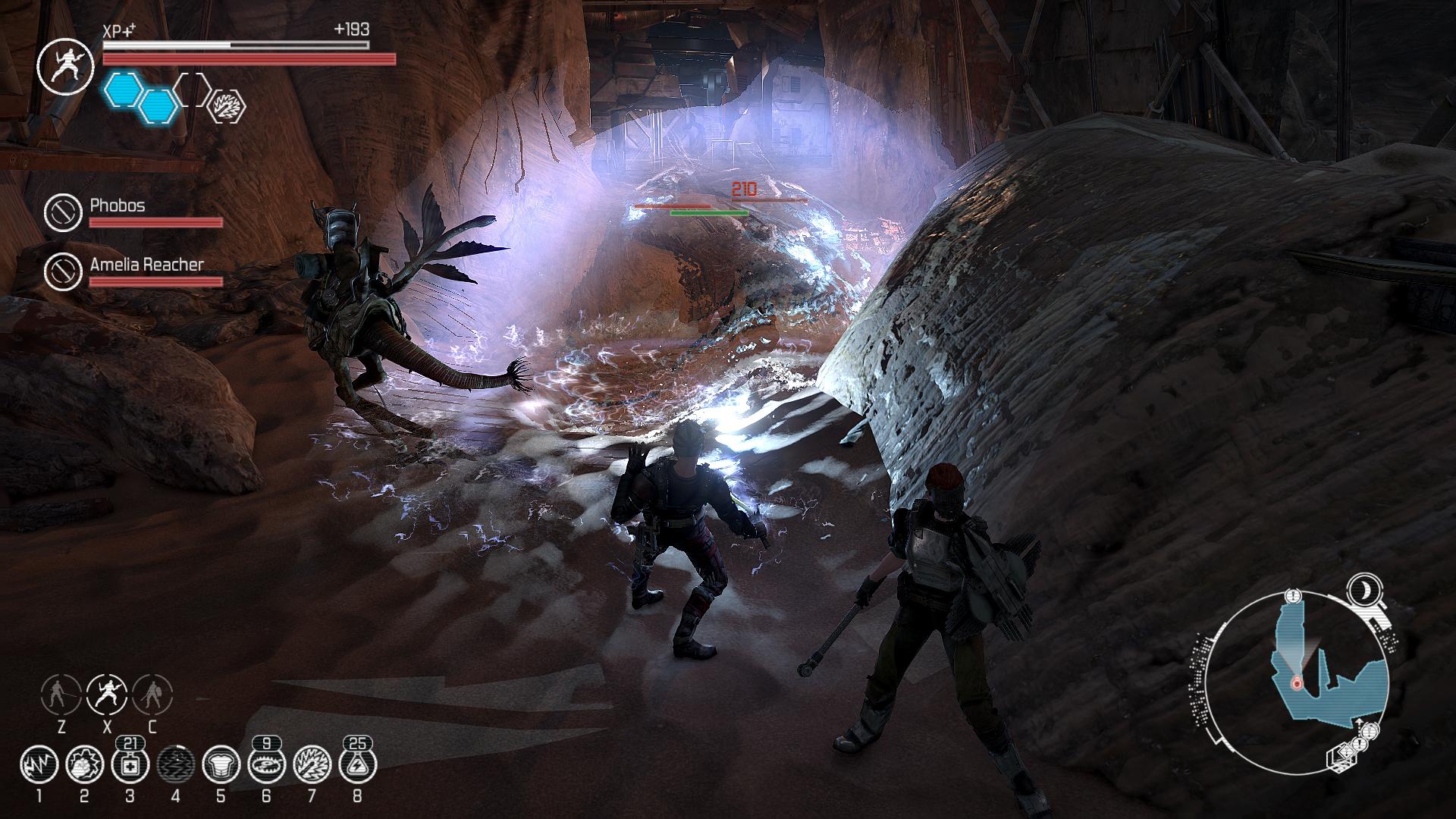This screenshot has width=1456, height=819.
Task: Select Phobos companion portrait icon
Action: point(63,212)
